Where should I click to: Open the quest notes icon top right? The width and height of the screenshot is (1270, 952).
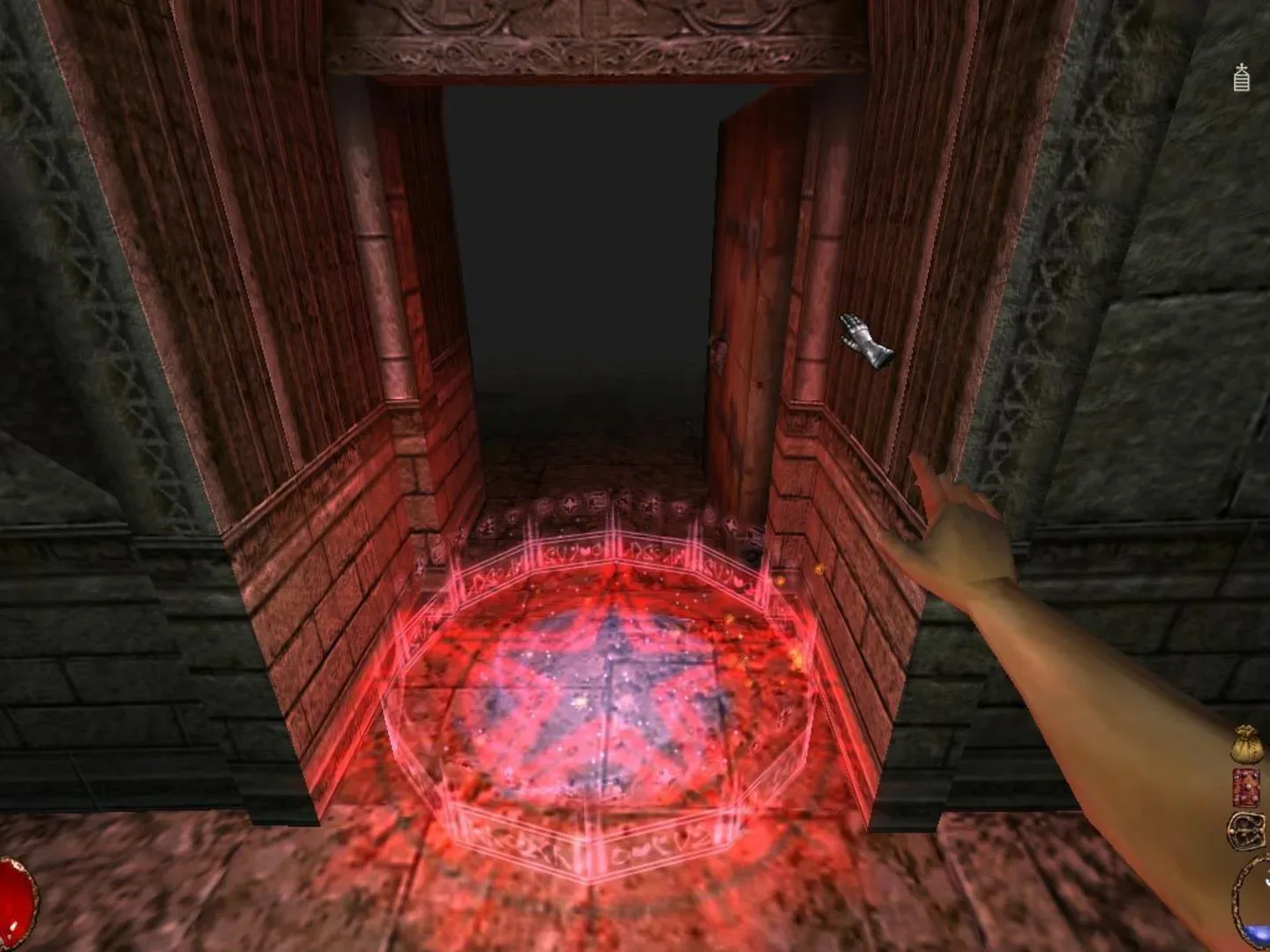(x=1240, y=78)
